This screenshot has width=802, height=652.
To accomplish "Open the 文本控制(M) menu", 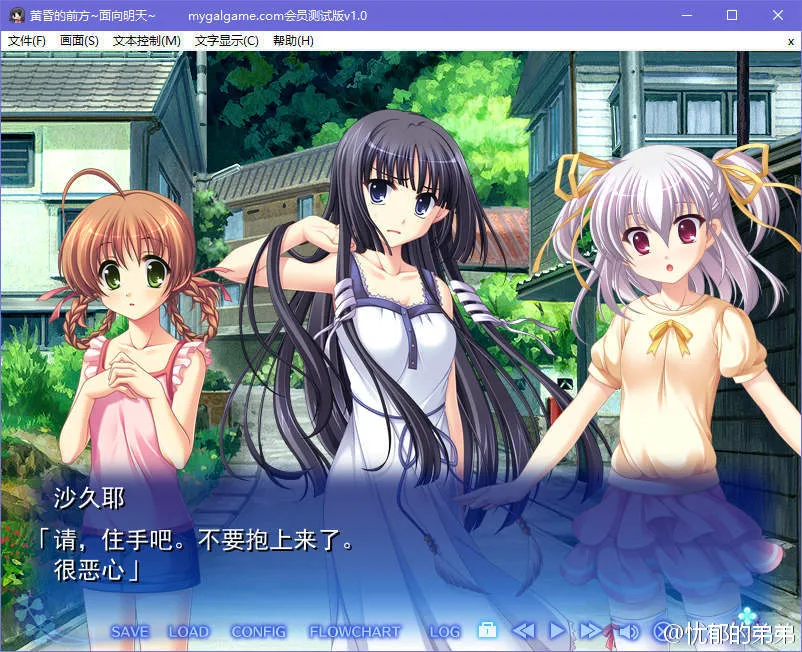I will click(147, 41).
